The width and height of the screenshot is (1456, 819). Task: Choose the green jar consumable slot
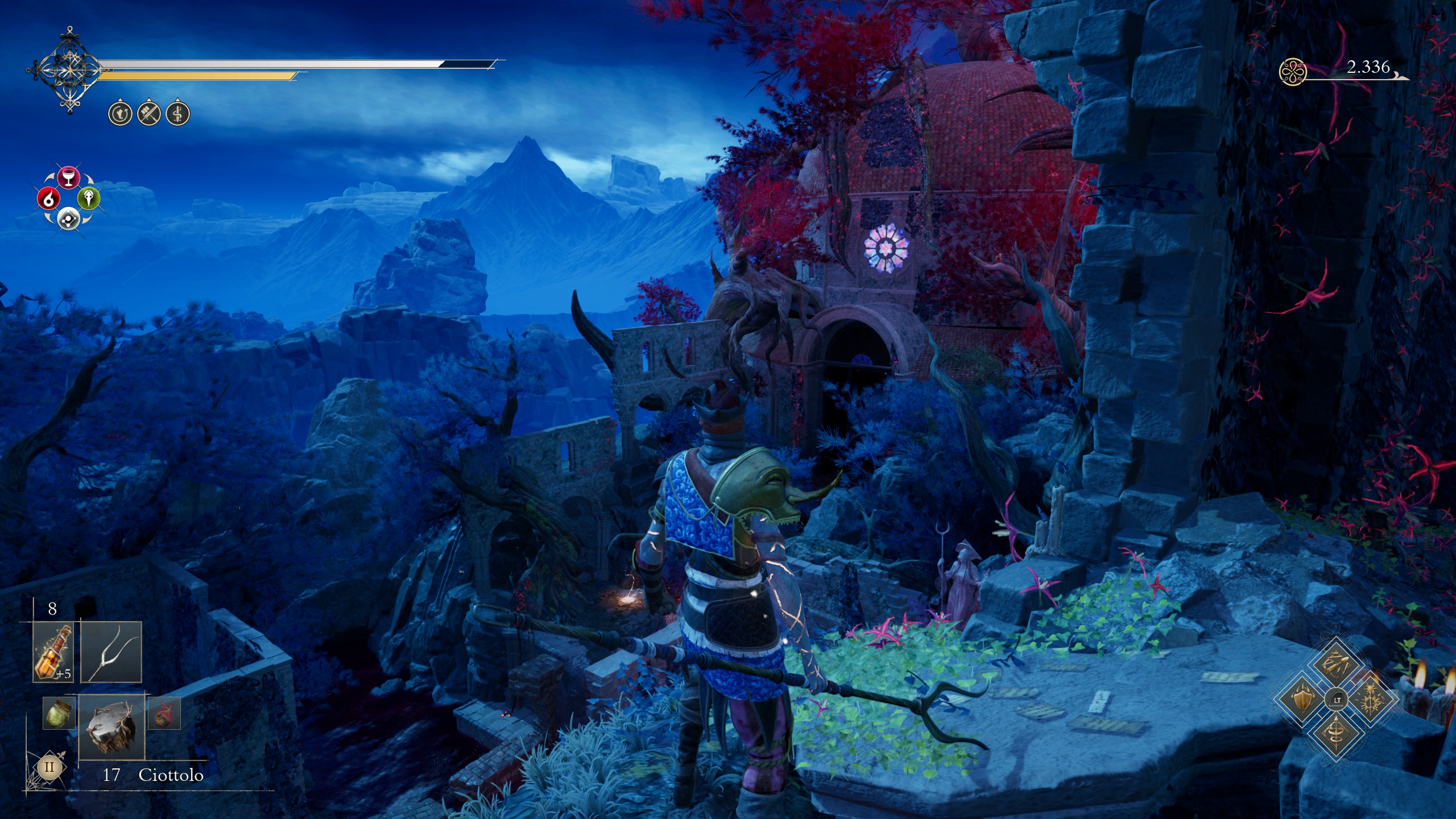[x=59, y=713]
